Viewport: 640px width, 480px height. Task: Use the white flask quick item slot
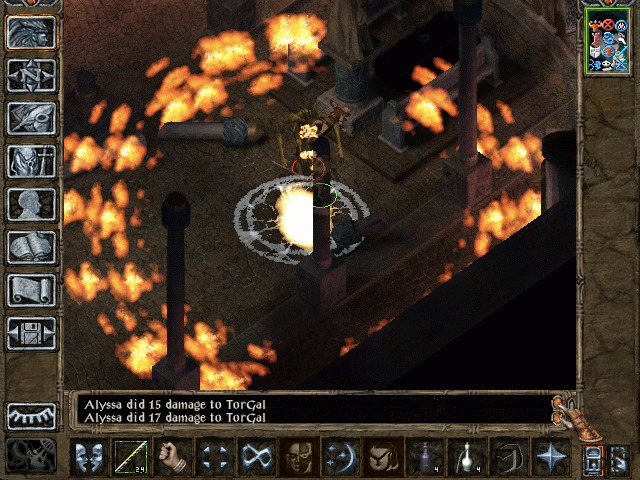click(466, 456)
